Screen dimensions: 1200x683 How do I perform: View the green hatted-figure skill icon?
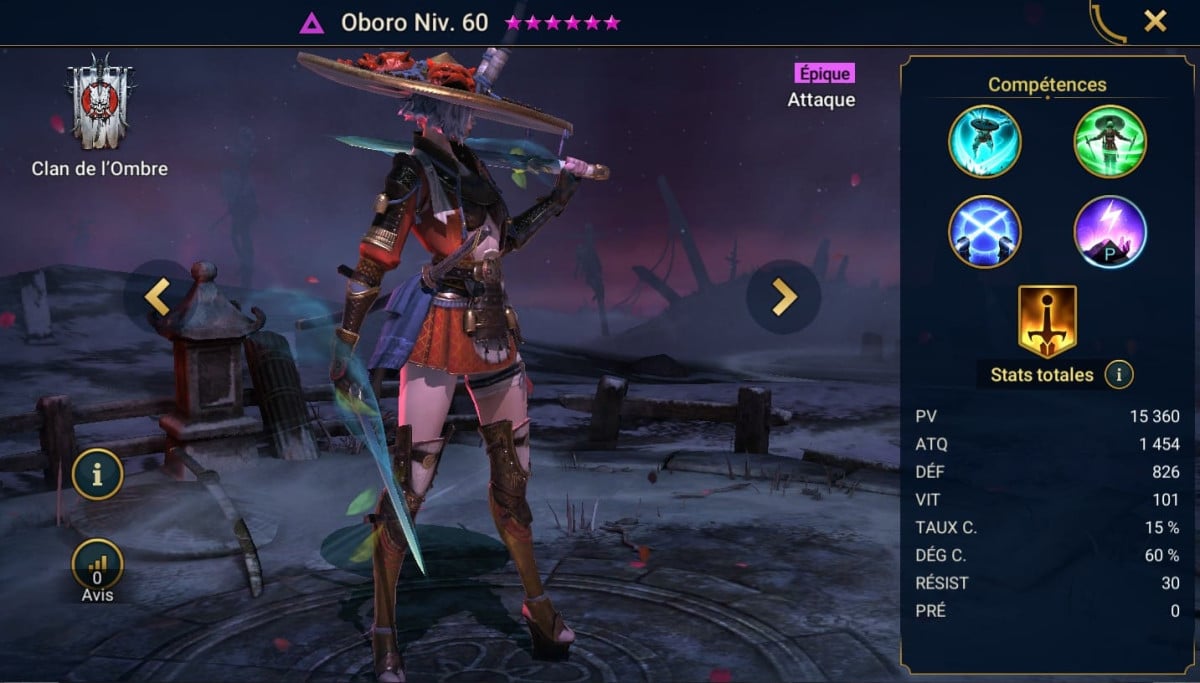[1109, 141]
